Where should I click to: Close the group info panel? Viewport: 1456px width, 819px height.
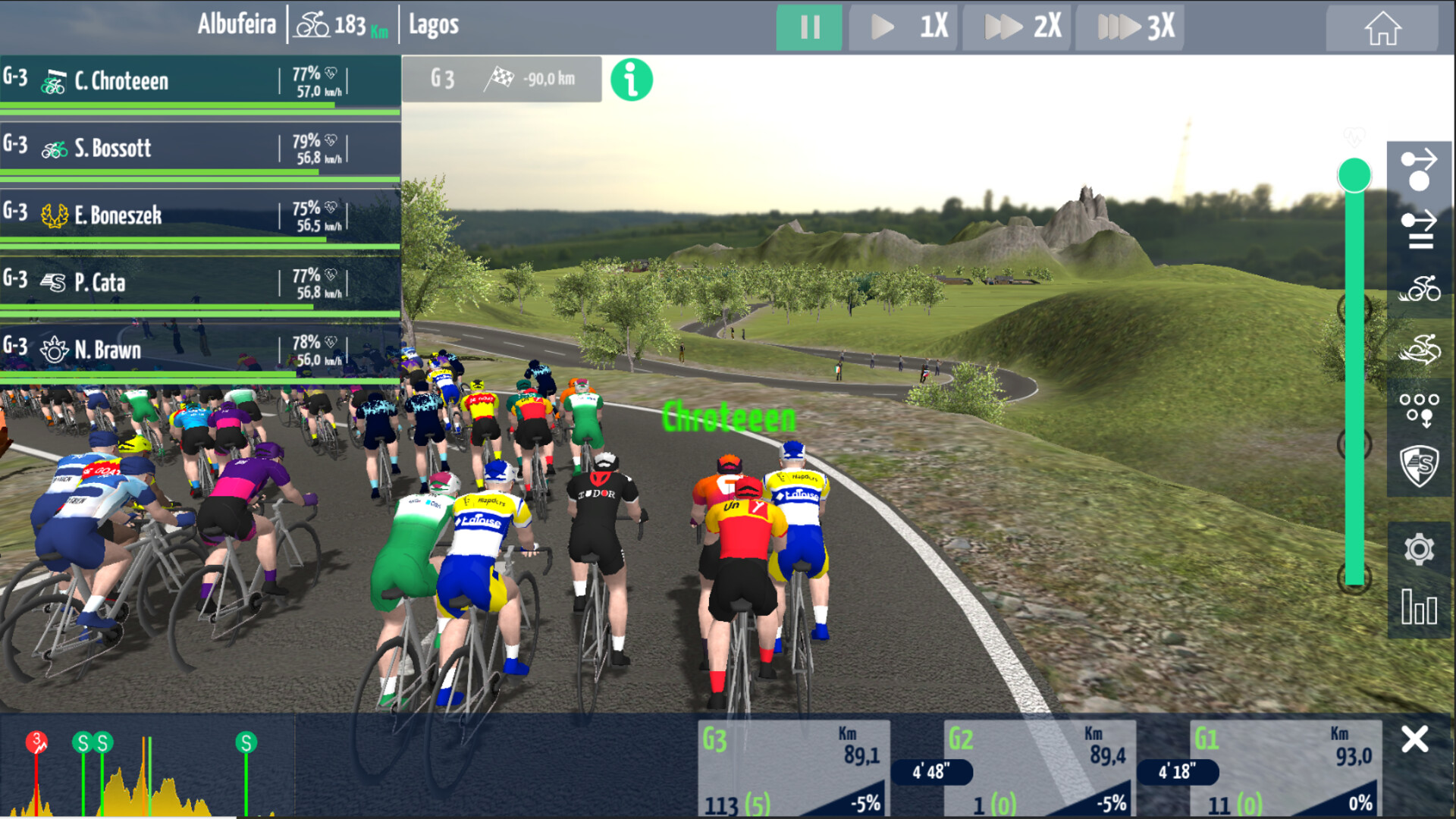click(1414, 739)
